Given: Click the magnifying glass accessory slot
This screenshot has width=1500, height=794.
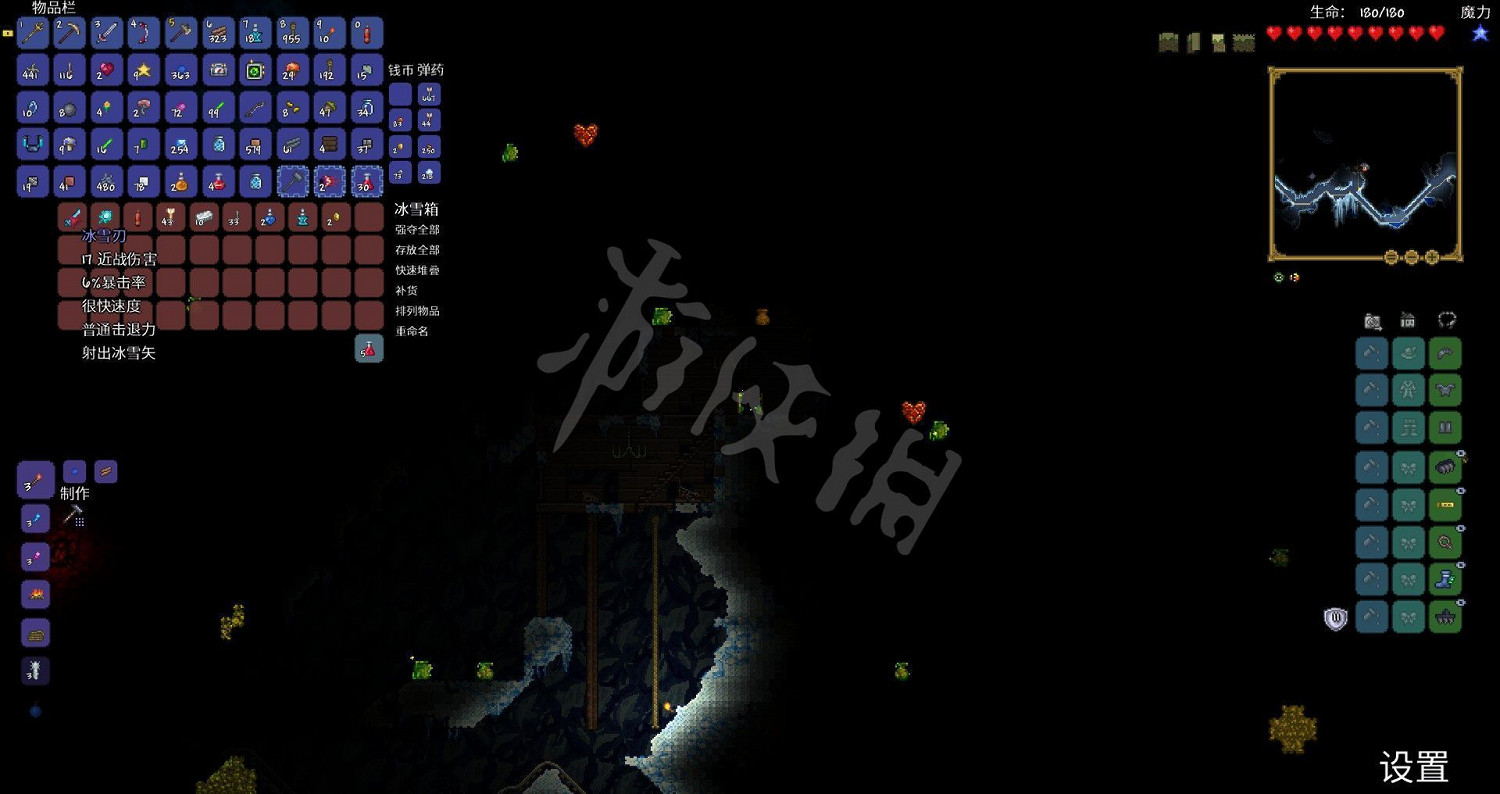Looking at the screenshot, I should click(1445, 541).
